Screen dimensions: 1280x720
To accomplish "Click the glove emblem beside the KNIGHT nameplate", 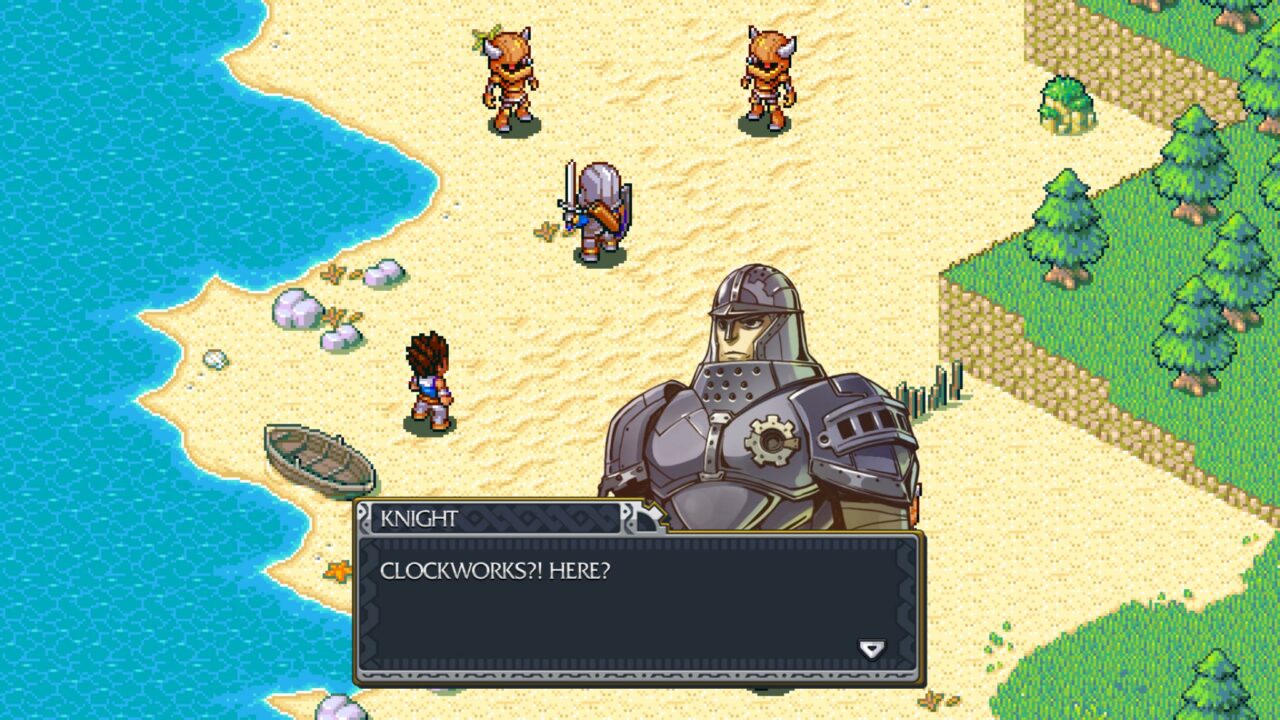I will (x=648, y=517).
